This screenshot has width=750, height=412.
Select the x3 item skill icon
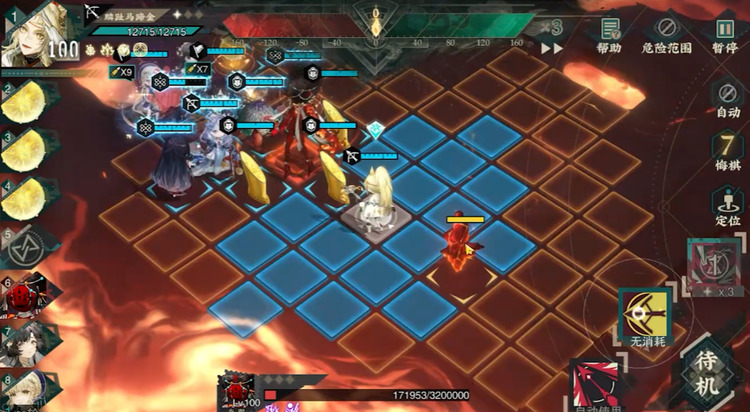(x=714, y=268)
